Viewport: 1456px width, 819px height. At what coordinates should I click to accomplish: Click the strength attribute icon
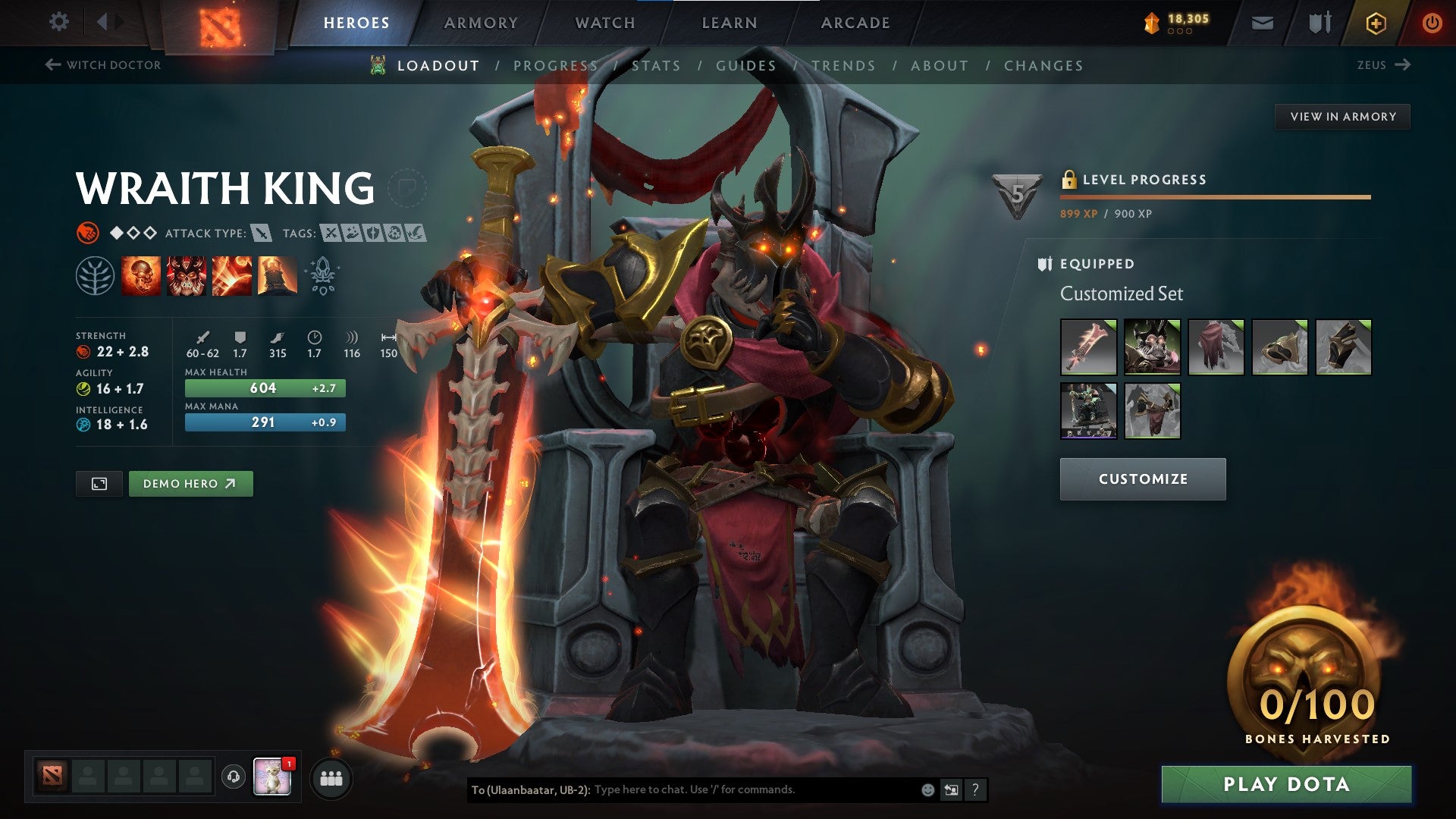[83, 351]
